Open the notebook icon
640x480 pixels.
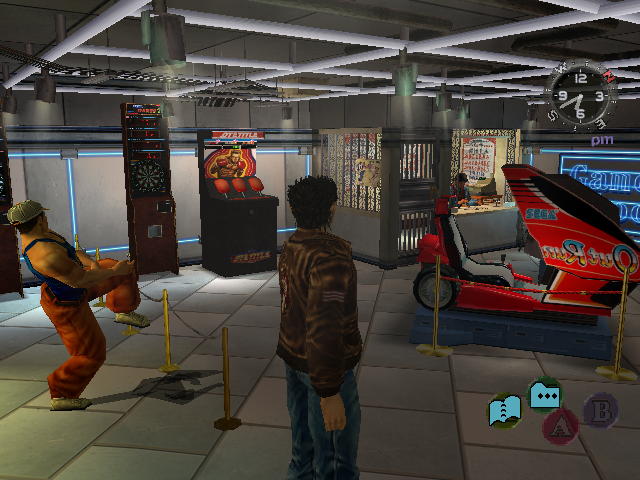pyautogui.click(x=503, y=411)
